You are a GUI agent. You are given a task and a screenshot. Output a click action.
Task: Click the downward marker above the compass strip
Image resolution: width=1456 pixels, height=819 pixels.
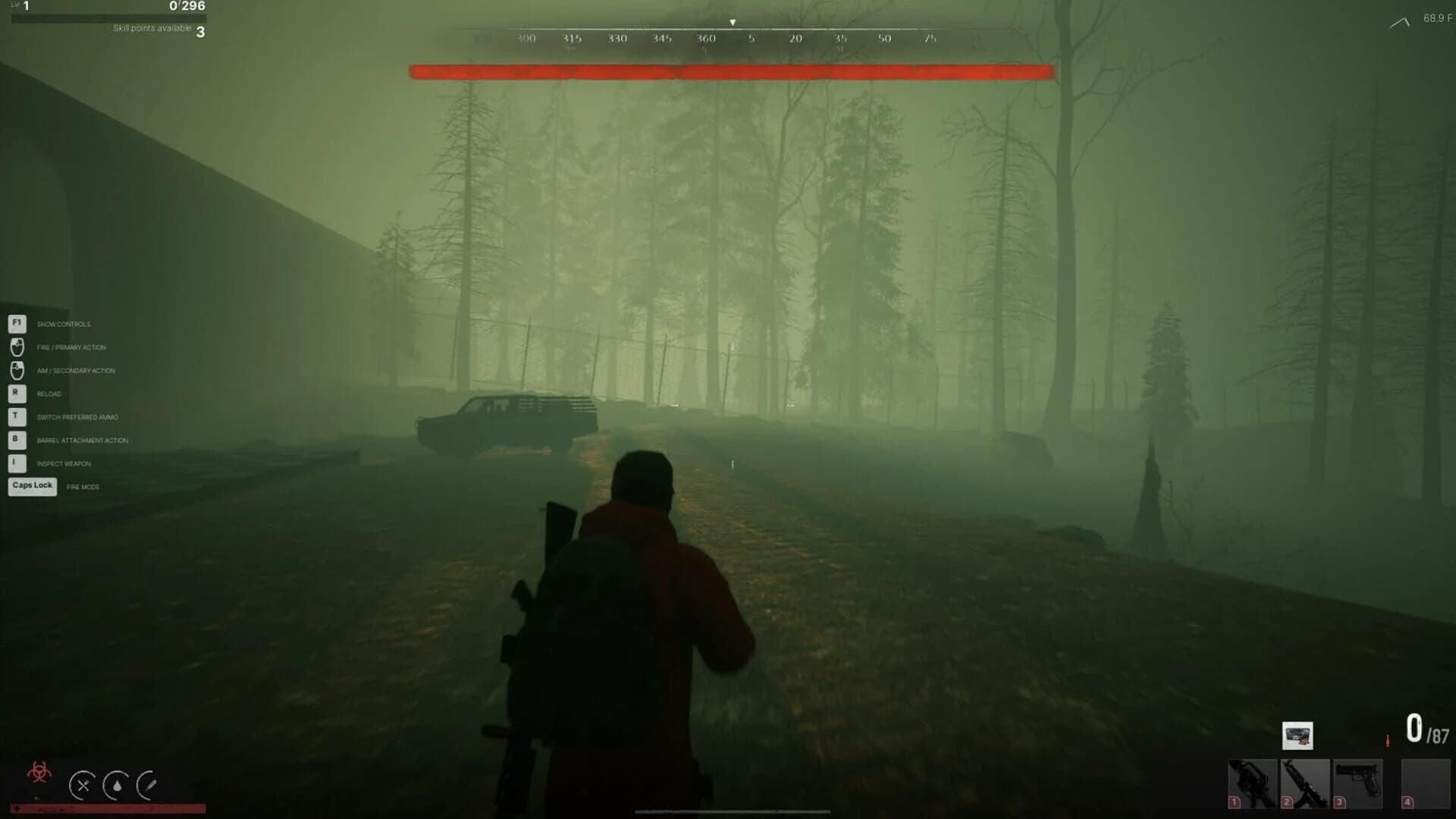[x=732, y=21]
